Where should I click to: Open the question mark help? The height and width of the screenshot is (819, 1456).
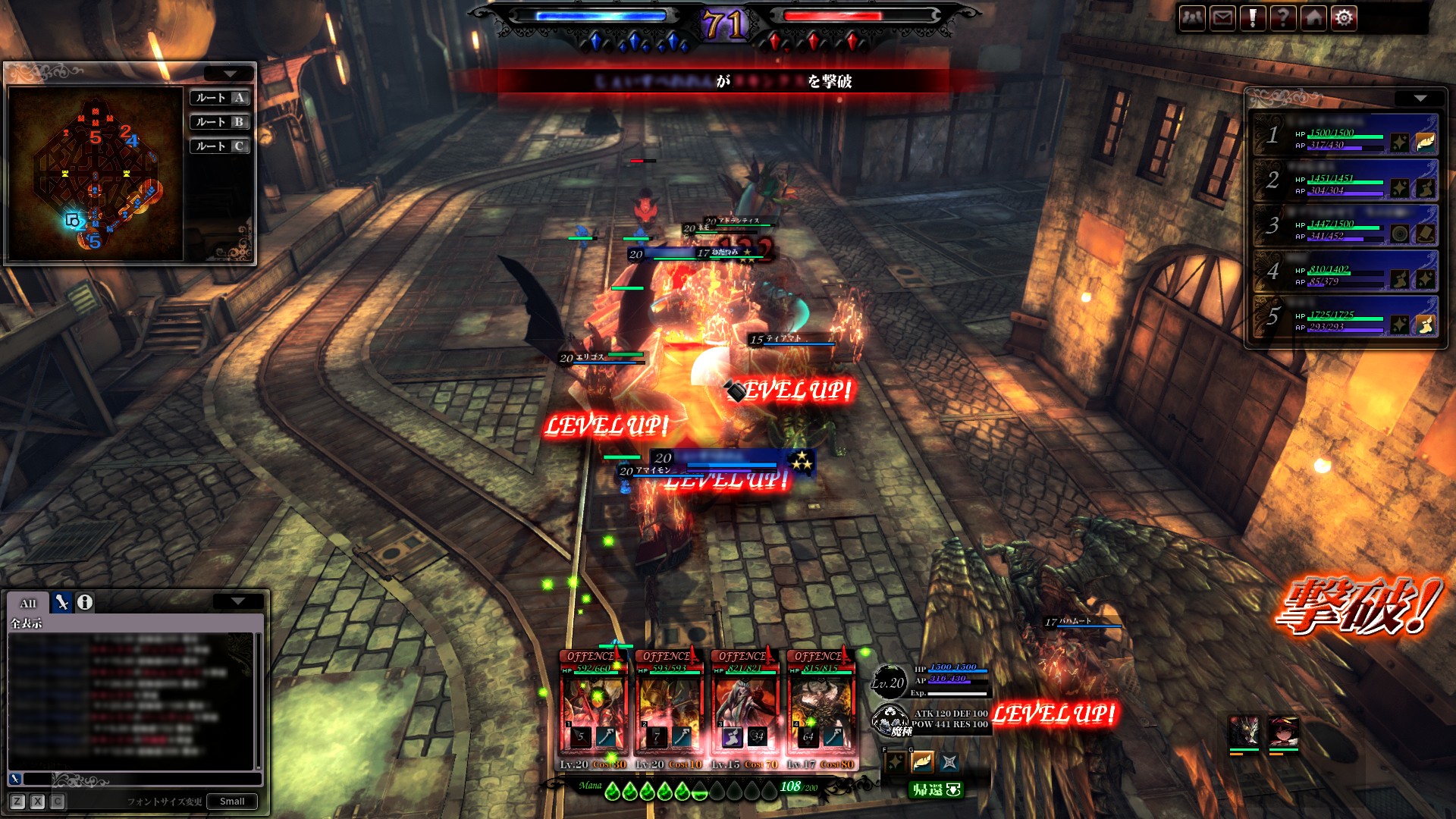[x=1282, y=18]
